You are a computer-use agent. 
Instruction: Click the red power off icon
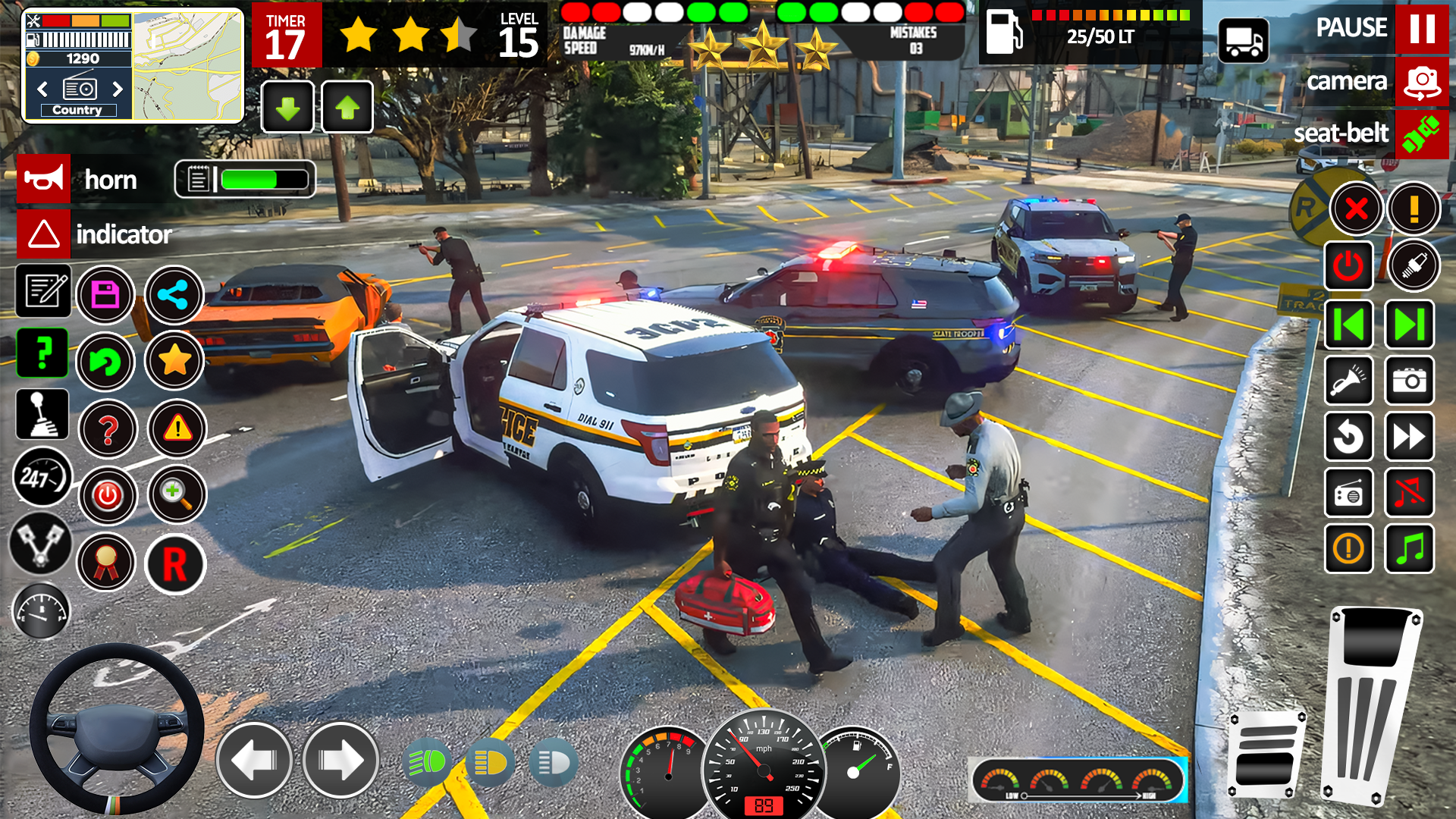[106, 496]
